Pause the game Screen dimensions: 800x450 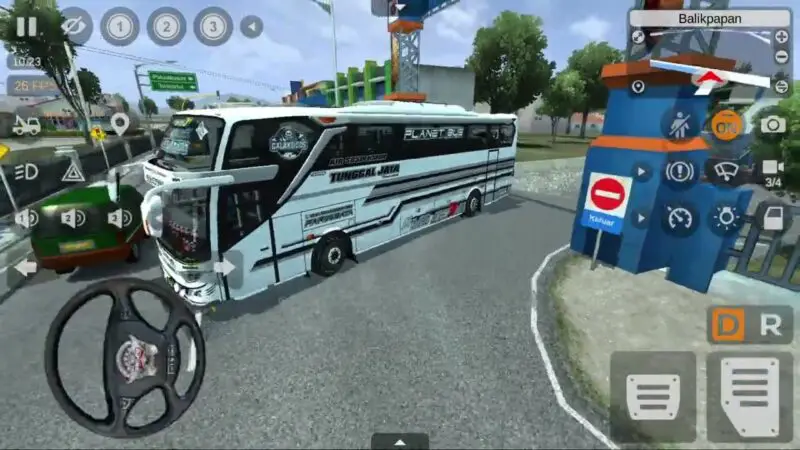pyautogui.click(x=25, y=27)
